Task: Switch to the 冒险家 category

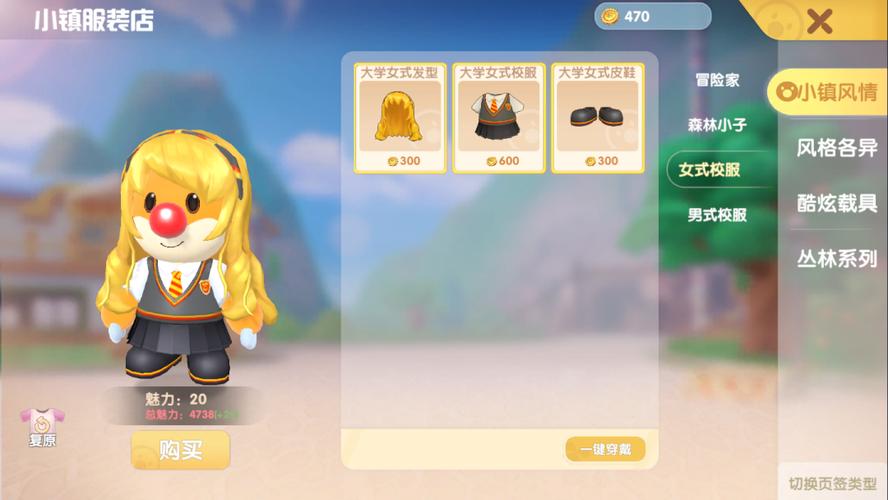Action: coord(717,80)
